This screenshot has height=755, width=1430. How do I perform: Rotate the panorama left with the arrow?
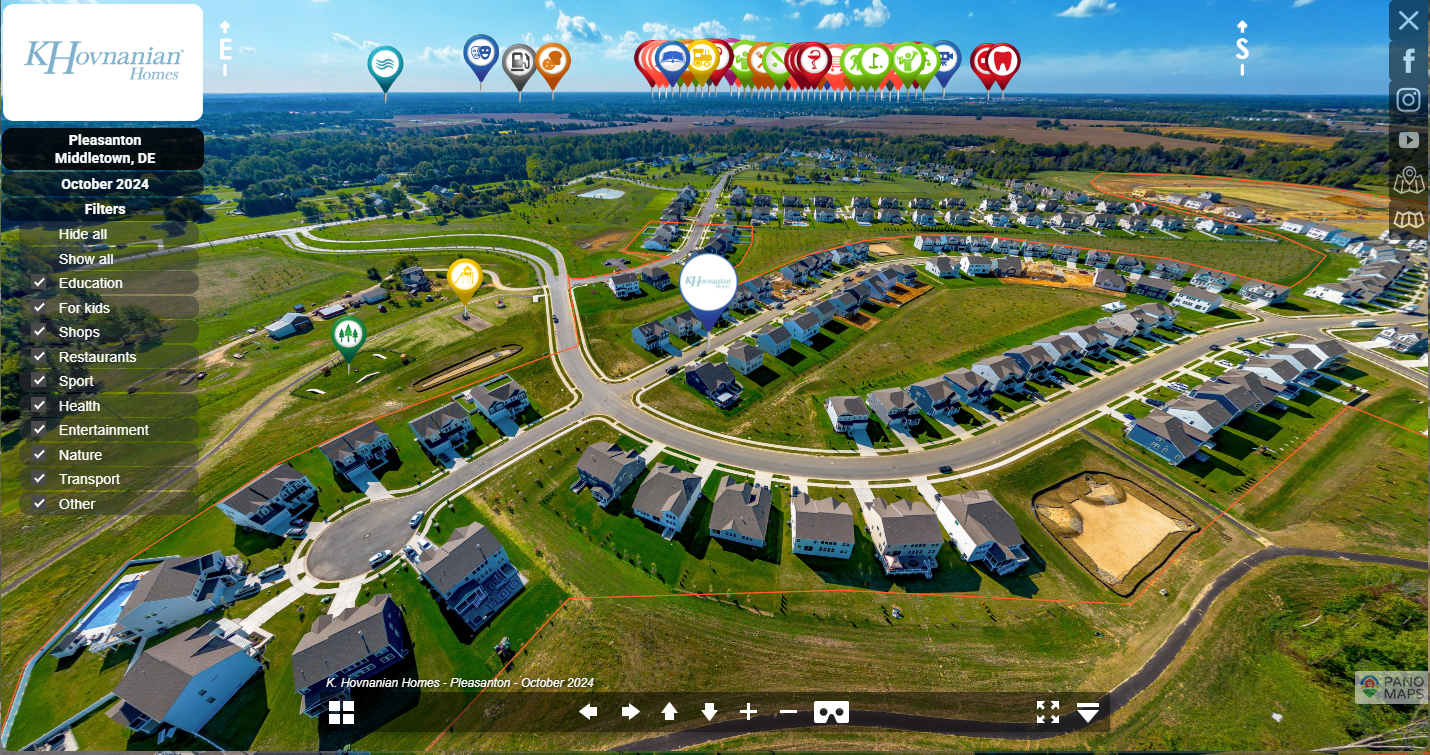tap(589, 712)
